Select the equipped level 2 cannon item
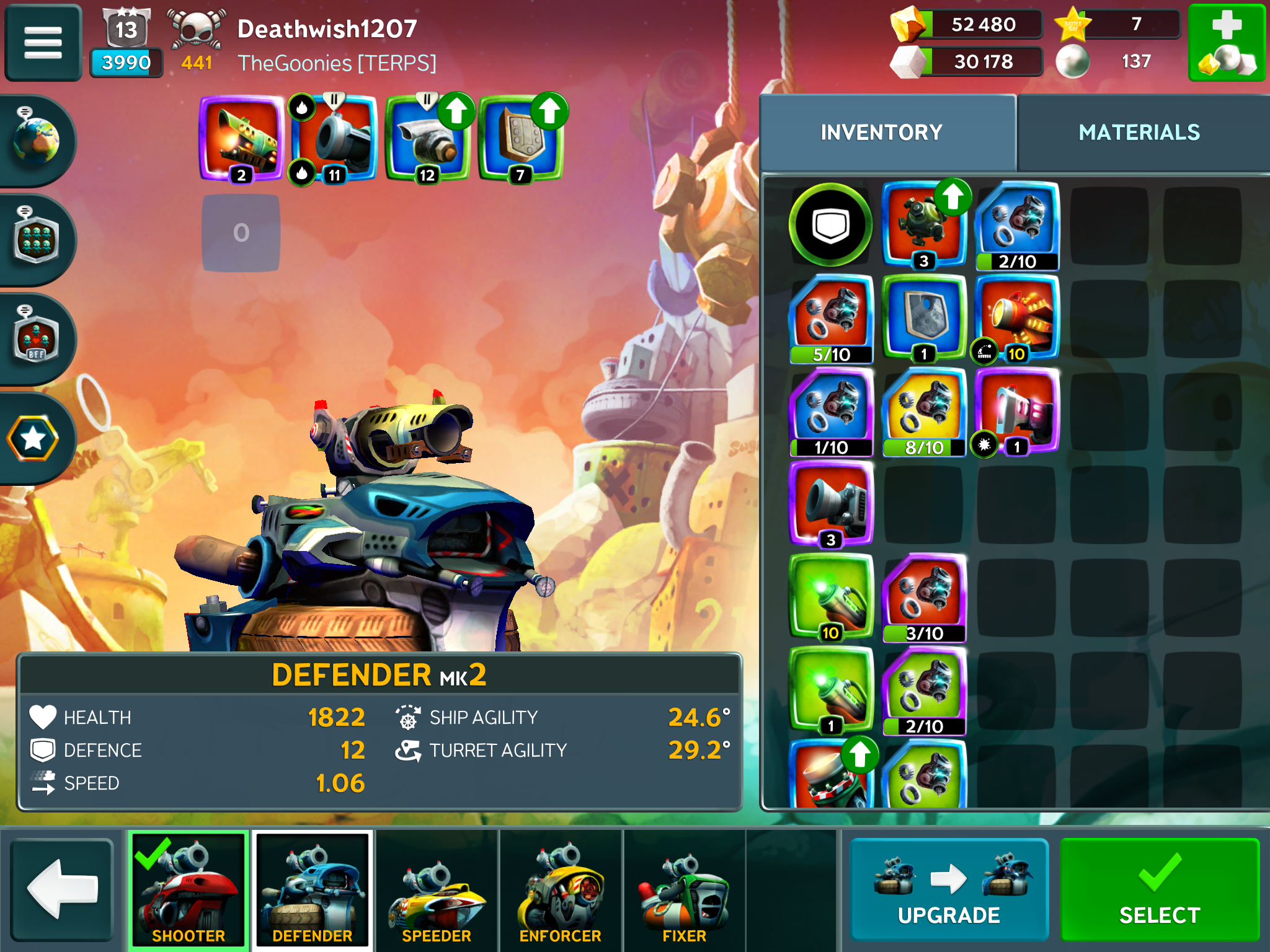Viewport: 1270px width, 952px height. pyautogui.click(x=242, y=139)
